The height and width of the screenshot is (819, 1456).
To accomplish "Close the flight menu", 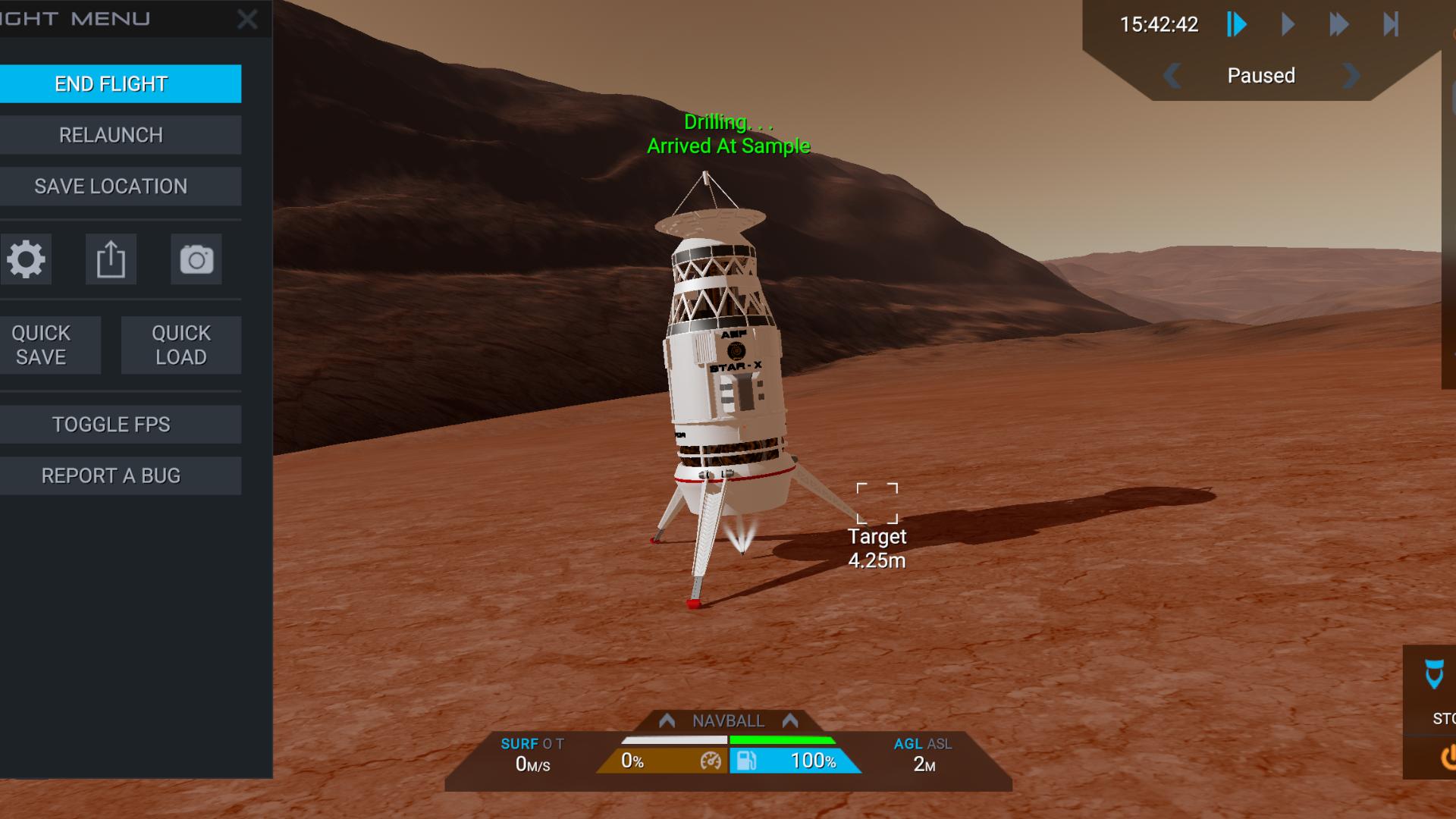I will click(247, 20).
